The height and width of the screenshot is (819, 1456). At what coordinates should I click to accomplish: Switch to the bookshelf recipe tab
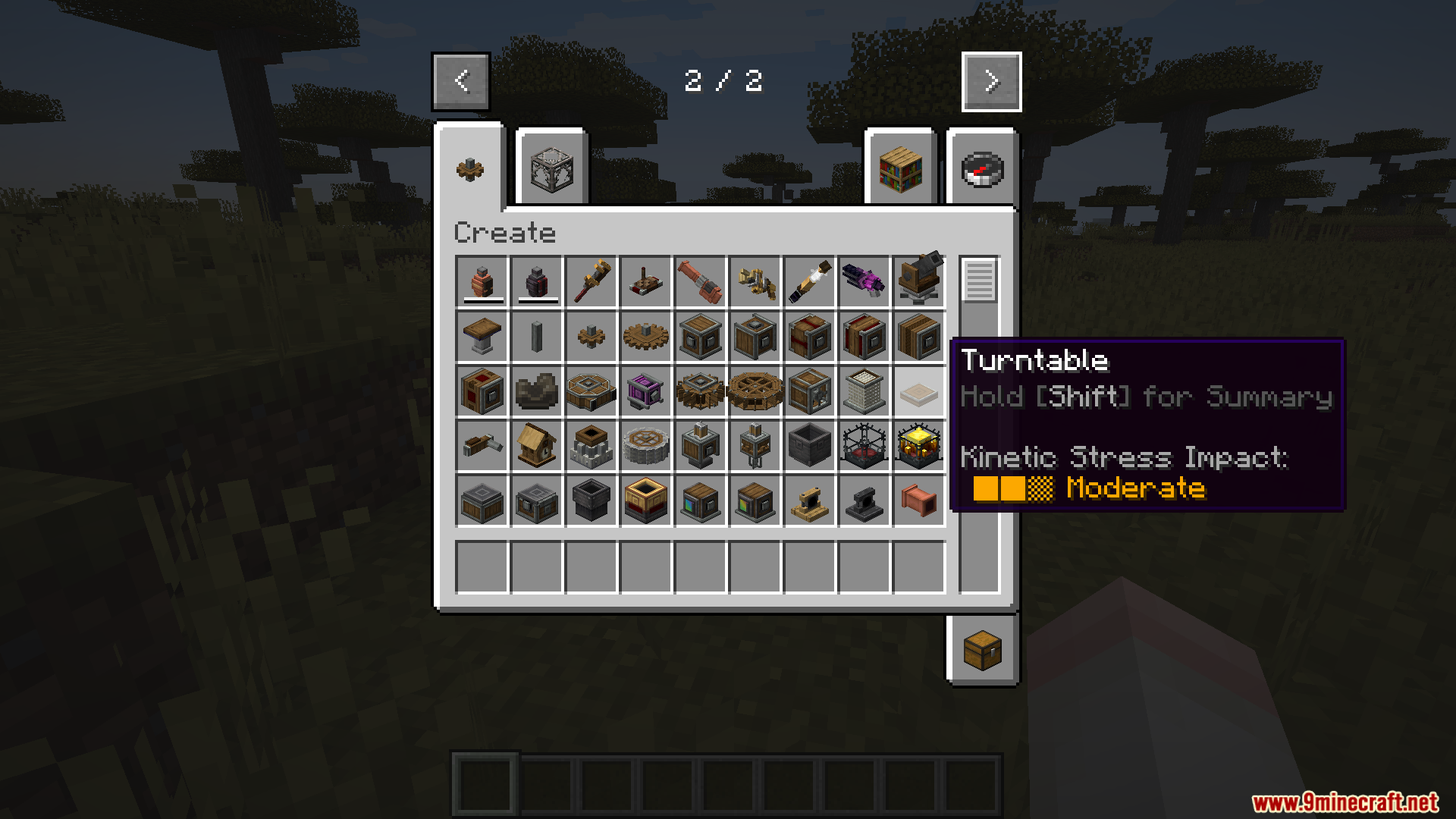click(900, 168)
